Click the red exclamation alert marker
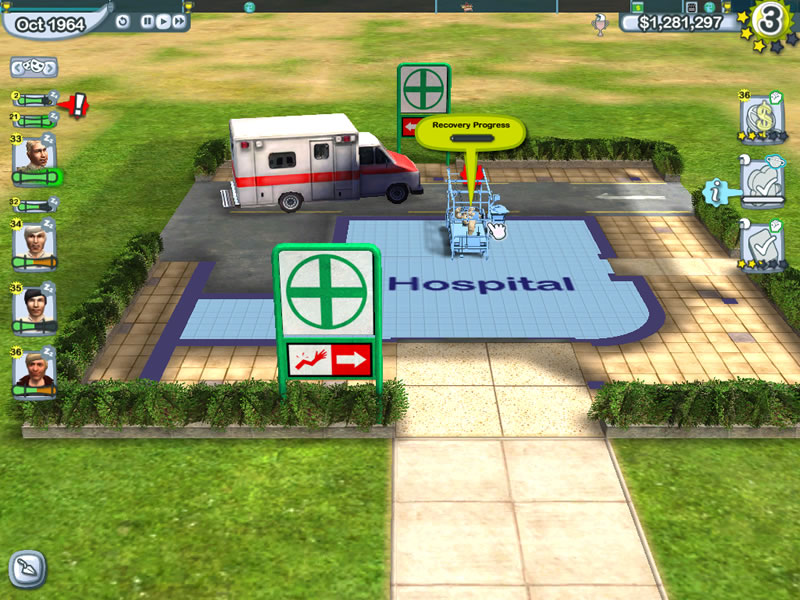This screenshot has width=800, height=600. pyautogui.click(x=78, y=101)
